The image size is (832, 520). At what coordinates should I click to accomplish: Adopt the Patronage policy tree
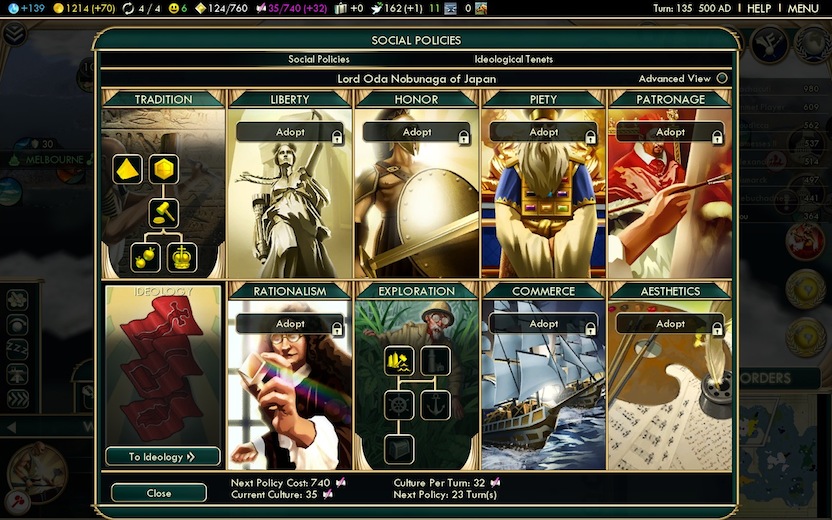(671, 132)
